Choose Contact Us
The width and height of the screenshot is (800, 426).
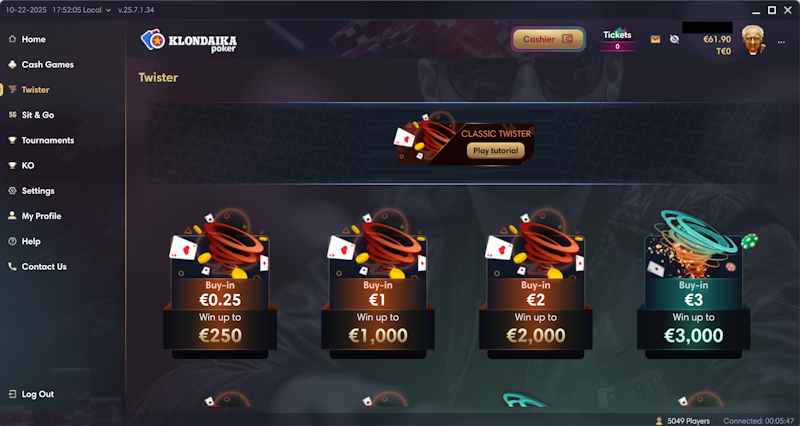coord(44,266)
